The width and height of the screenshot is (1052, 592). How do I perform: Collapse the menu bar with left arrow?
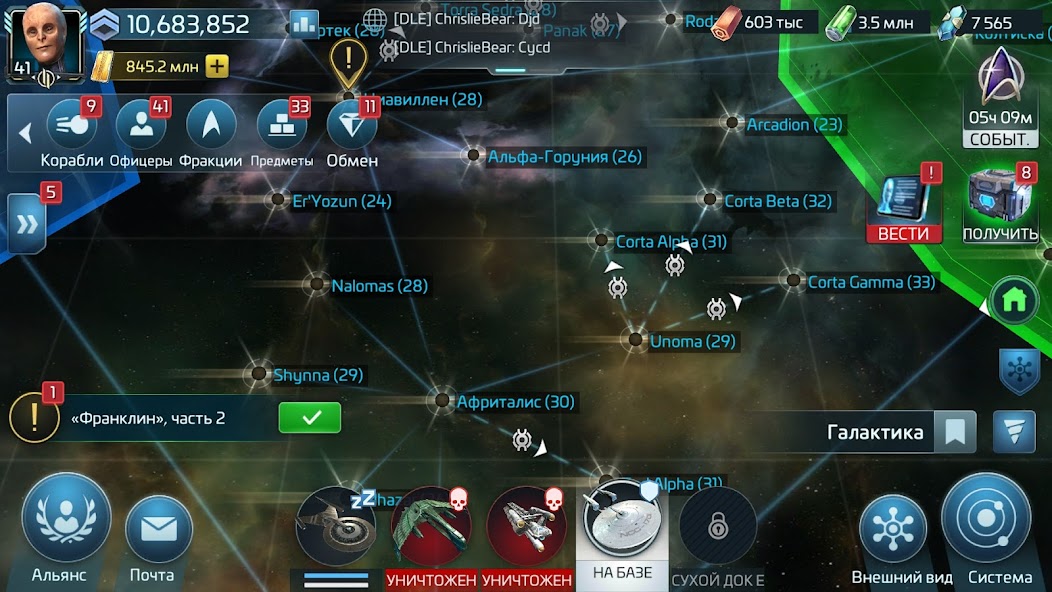coord(25,132)
